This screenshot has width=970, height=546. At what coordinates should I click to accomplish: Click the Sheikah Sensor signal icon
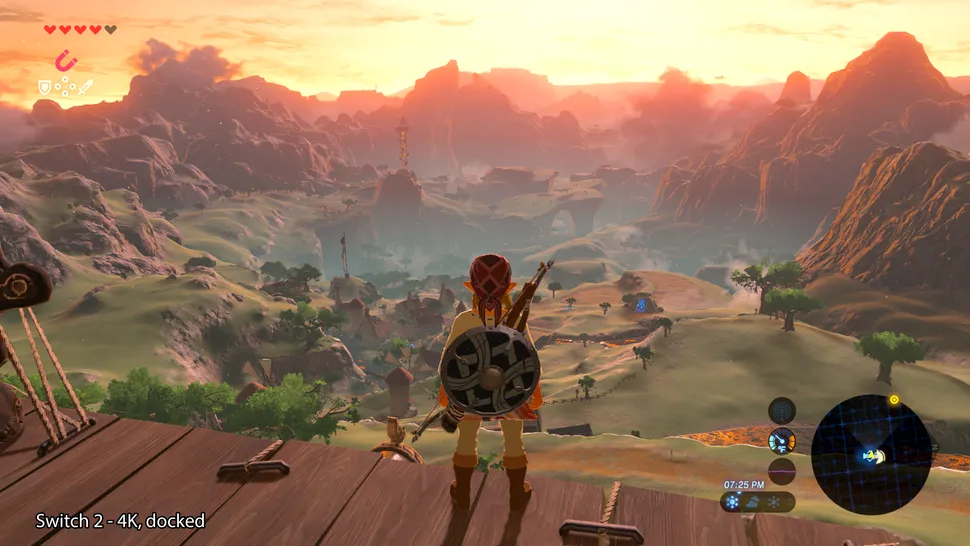[x=782, y=409]
